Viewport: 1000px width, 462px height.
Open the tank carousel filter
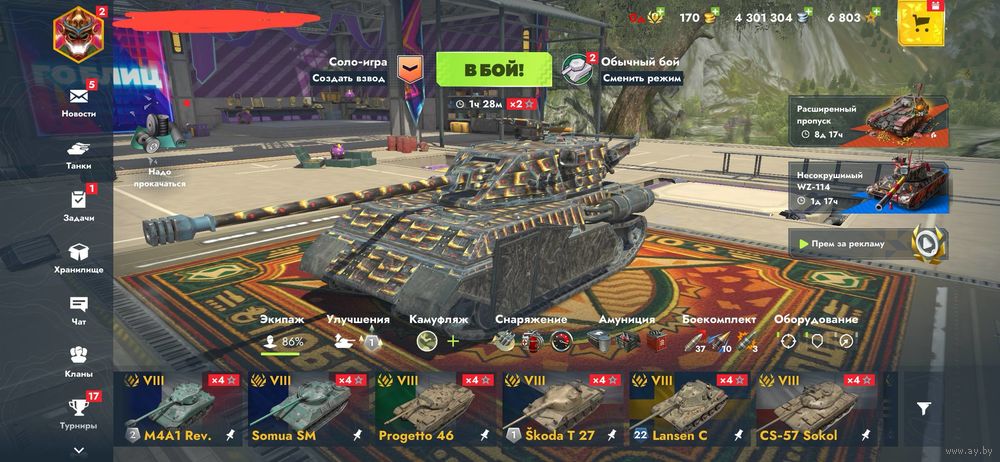(x=924, y=408)
